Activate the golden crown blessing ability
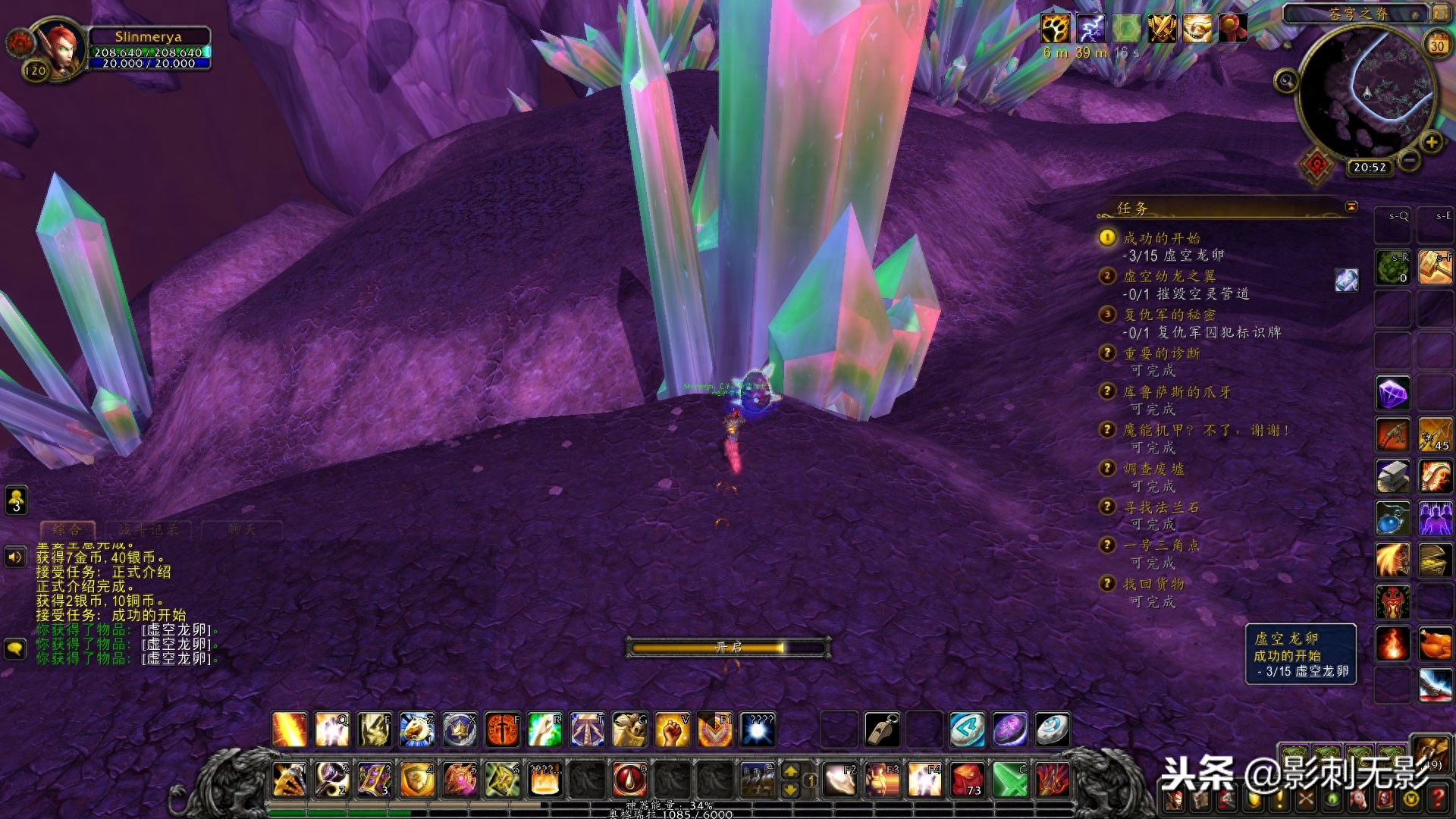 click(460, 730)
